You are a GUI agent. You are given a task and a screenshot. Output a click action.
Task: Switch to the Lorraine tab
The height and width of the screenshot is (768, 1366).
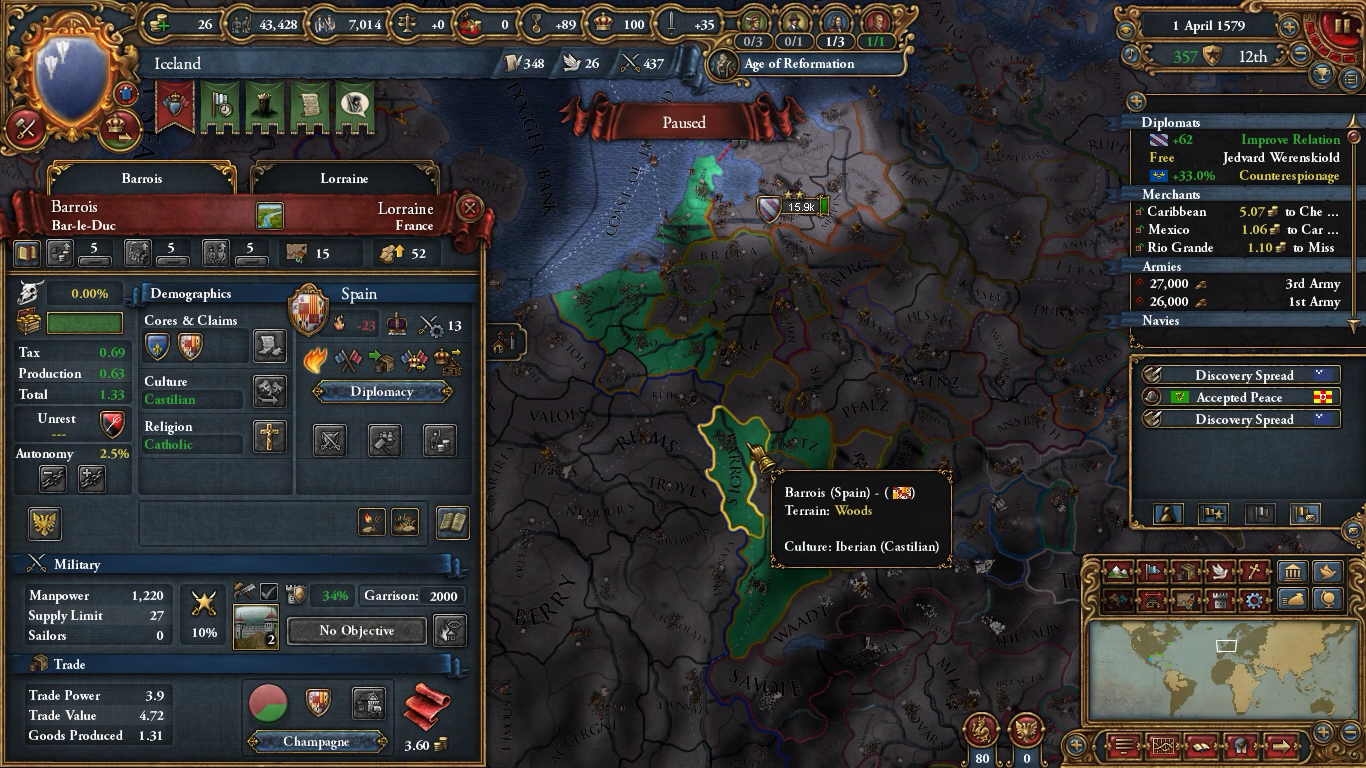coord(345,178)
